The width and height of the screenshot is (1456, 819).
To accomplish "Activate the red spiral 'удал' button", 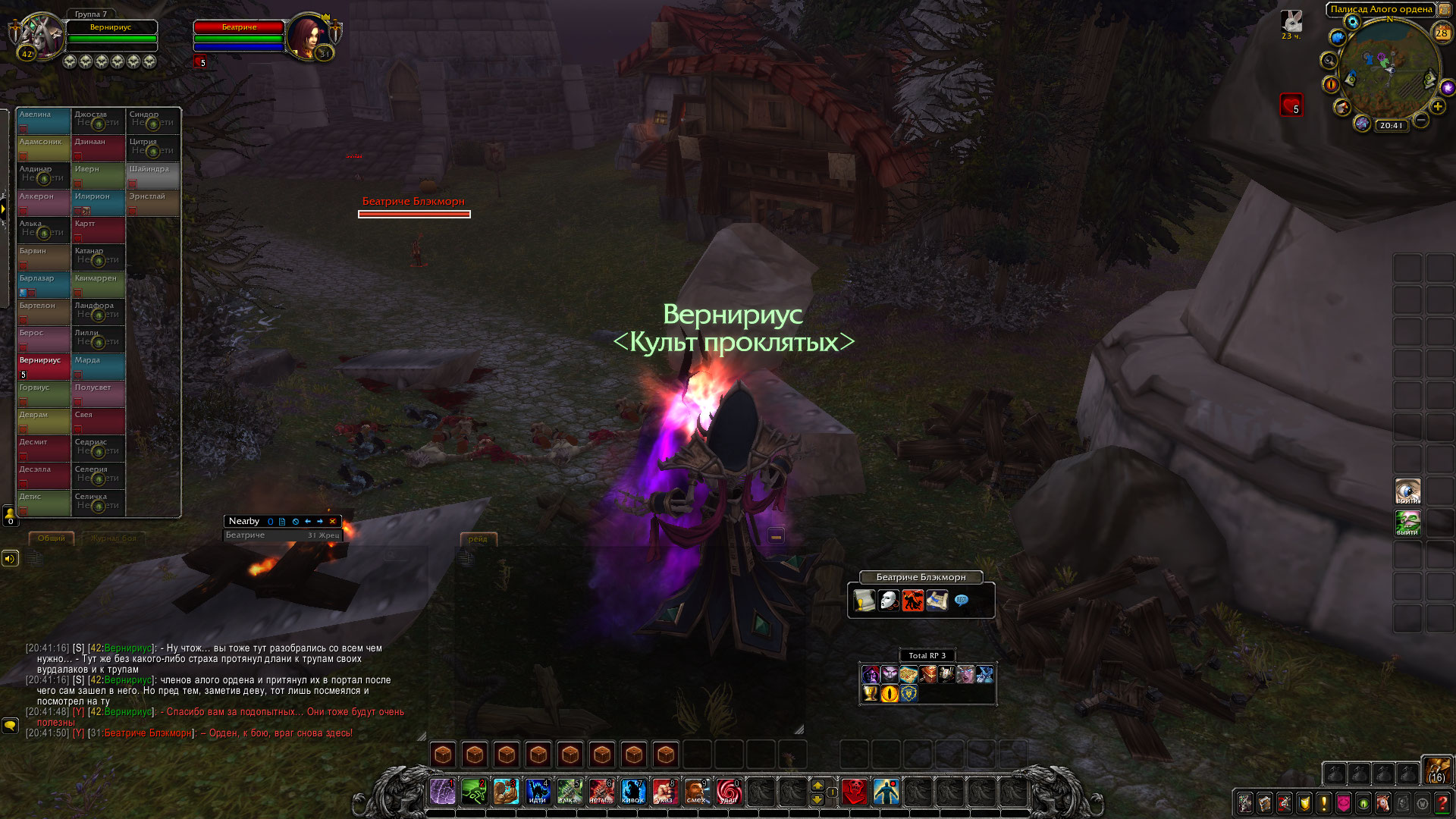I will coord(728,792).
